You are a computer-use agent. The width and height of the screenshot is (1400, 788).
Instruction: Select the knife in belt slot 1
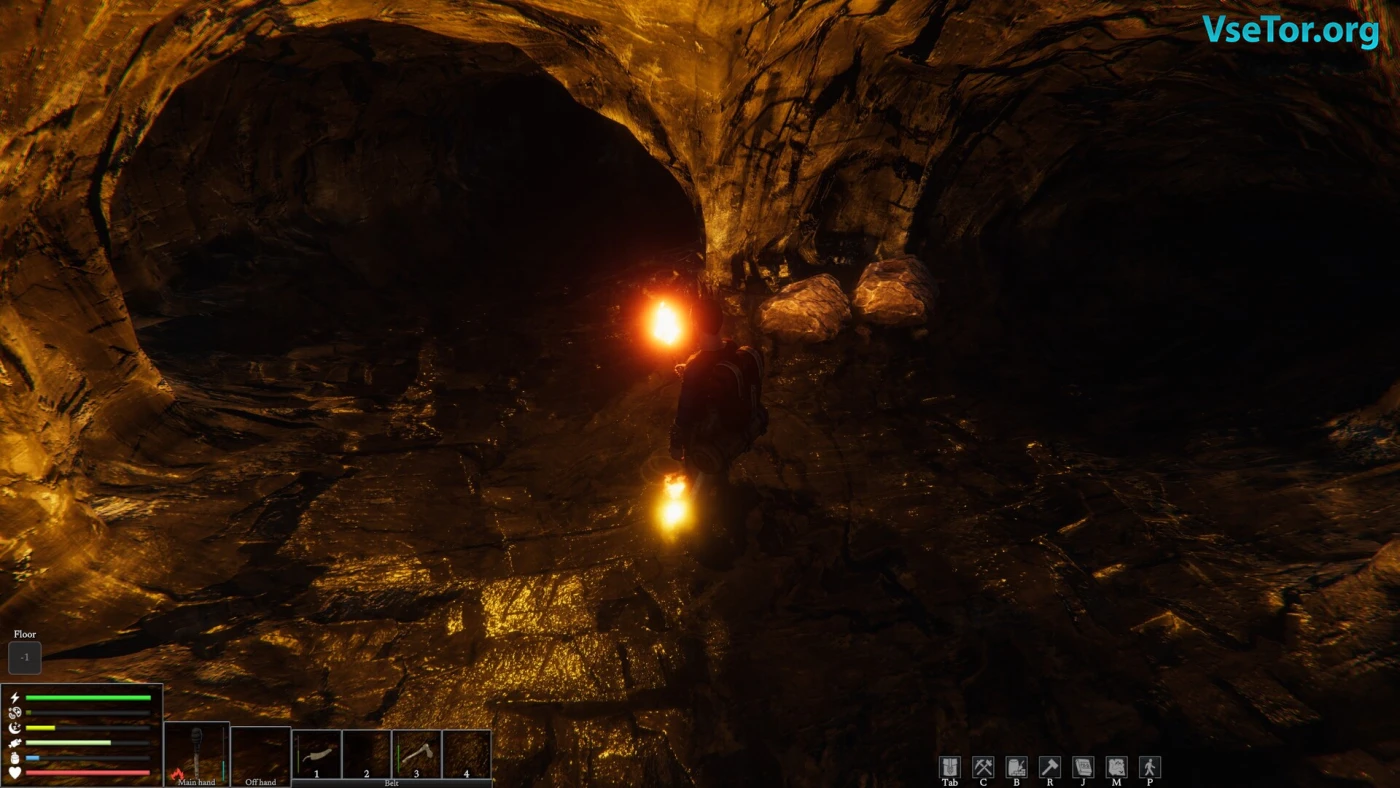[317, 753]
